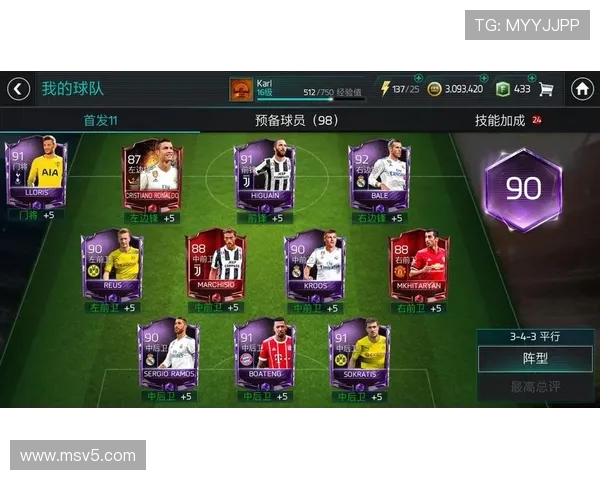600x480 pixels.
Task: Select the Mkhitaryan player card
Action: click(419, 265)
